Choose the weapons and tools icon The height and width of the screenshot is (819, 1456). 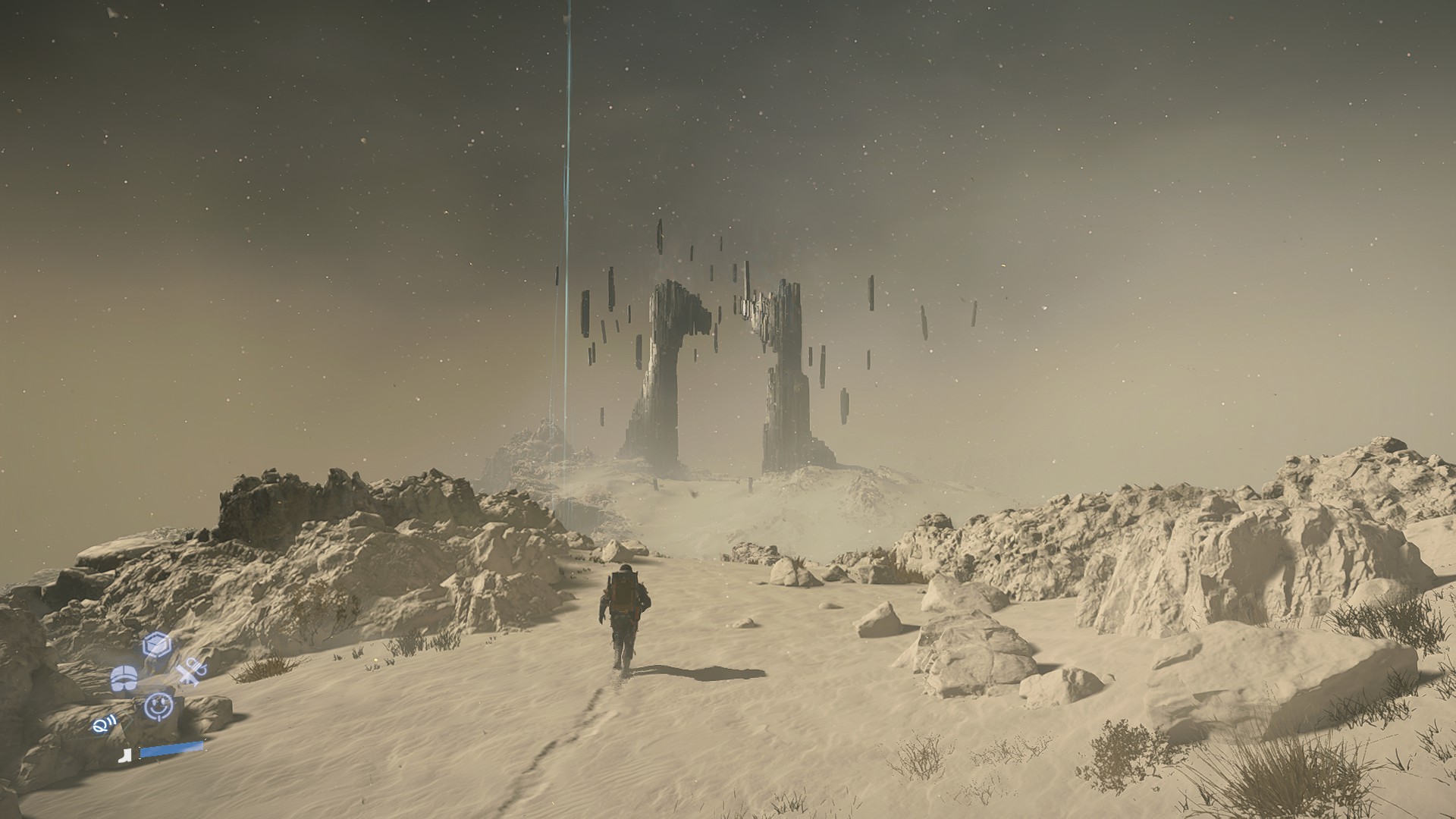[x=190, y=672]
